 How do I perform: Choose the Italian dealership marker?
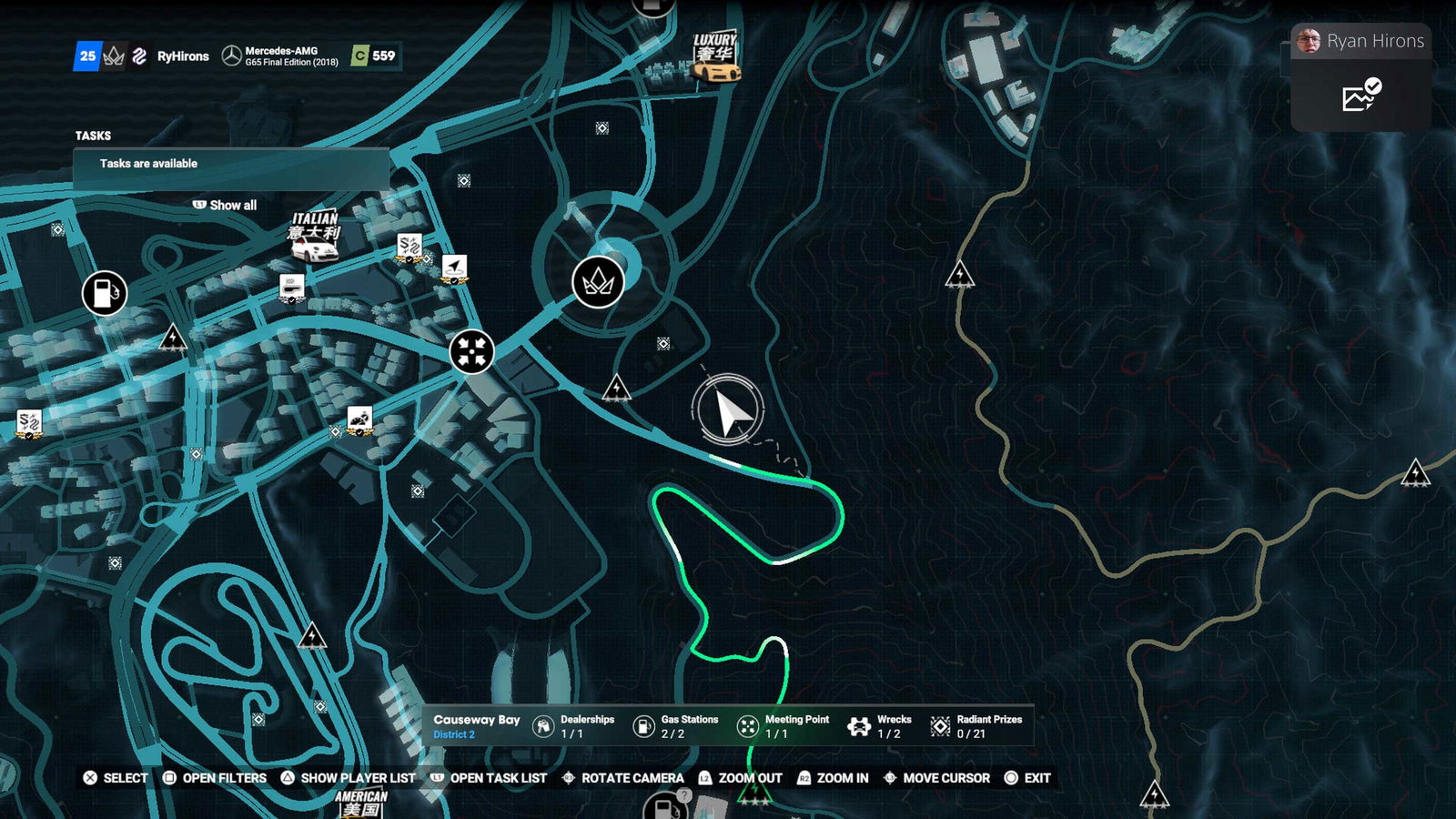click(314, 237)
